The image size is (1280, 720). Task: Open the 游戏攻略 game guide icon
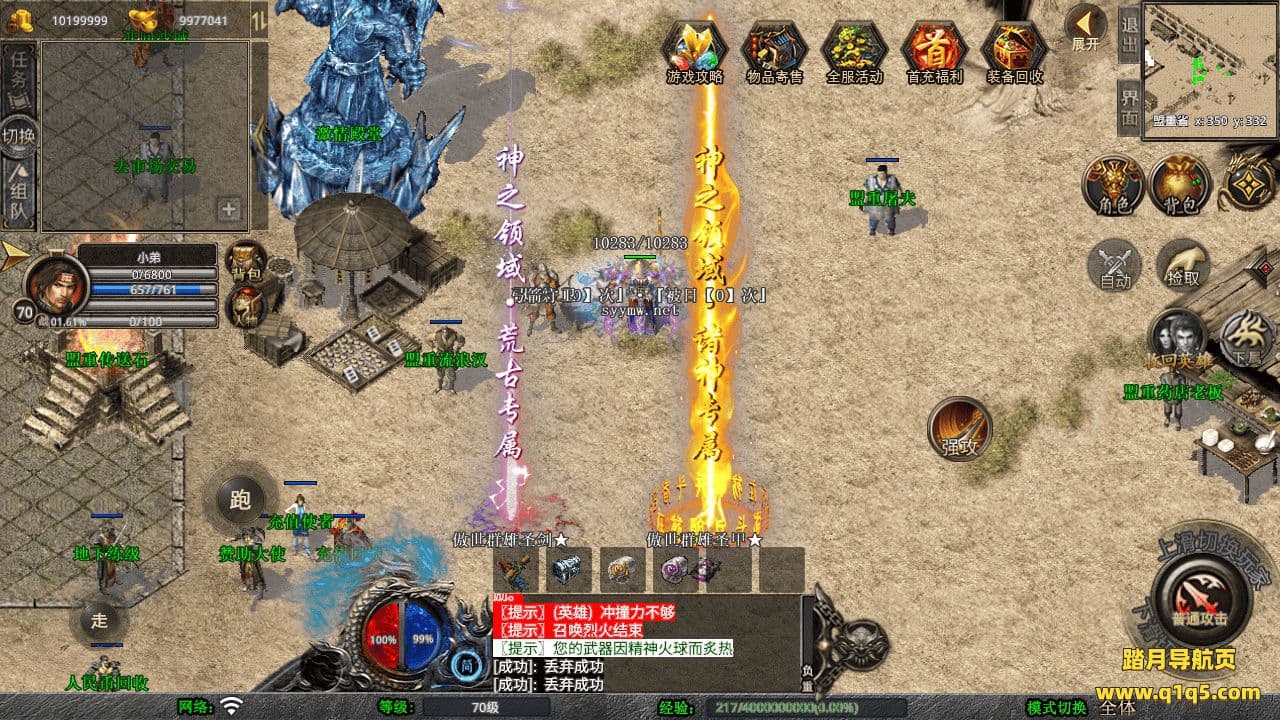[x=695, y=50]
